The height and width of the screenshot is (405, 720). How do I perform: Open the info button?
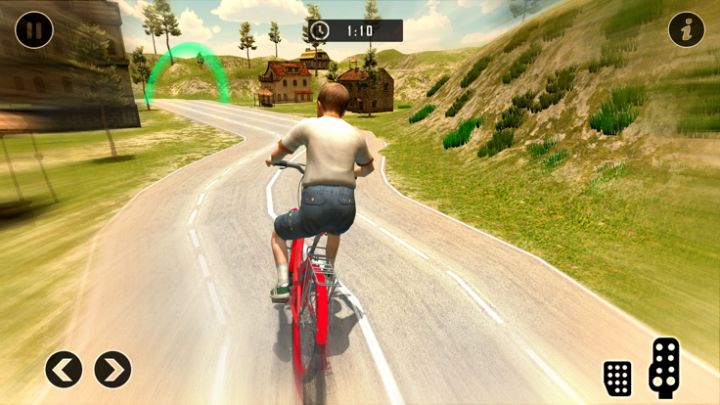coord(686,30)
